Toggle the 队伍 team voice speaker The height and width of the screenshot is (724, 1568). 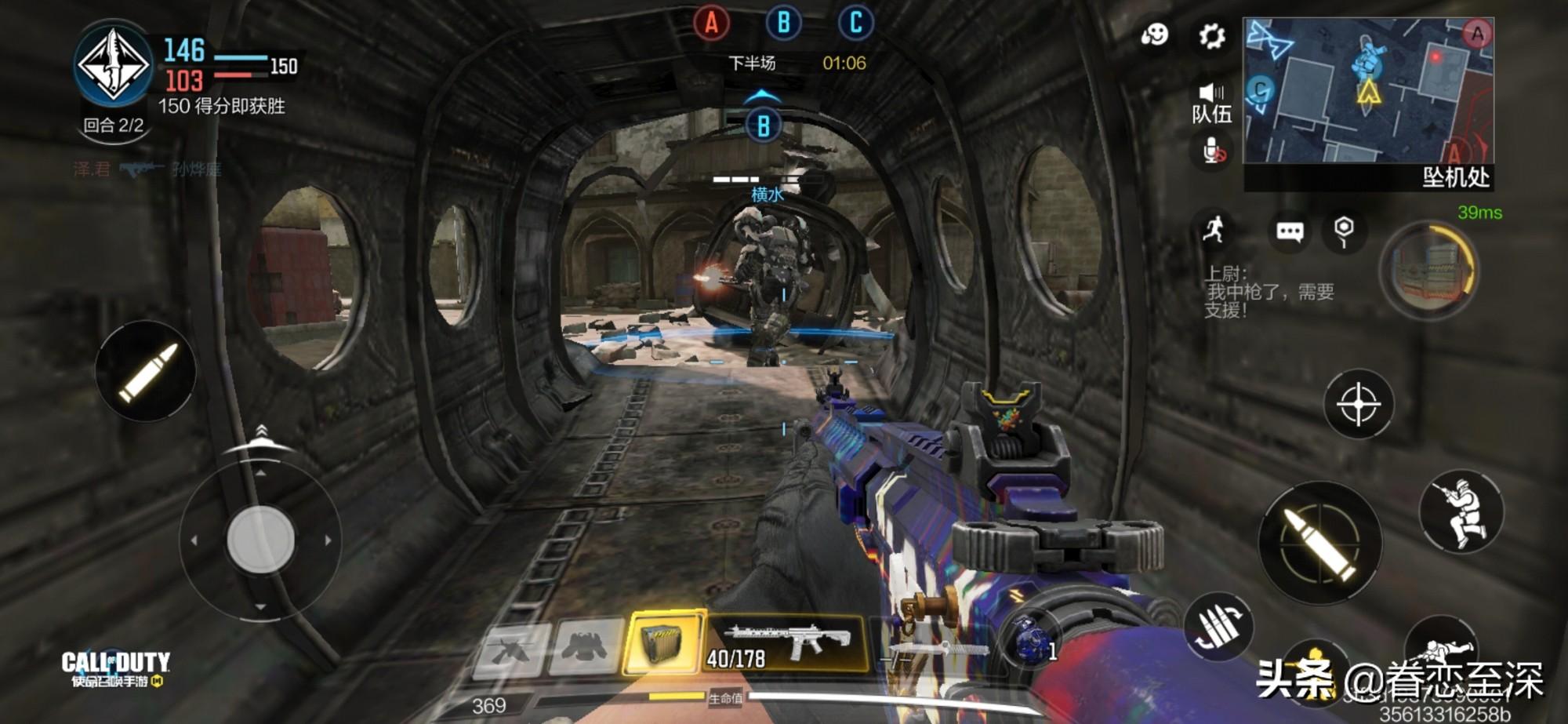click(x=1211, y=101)
